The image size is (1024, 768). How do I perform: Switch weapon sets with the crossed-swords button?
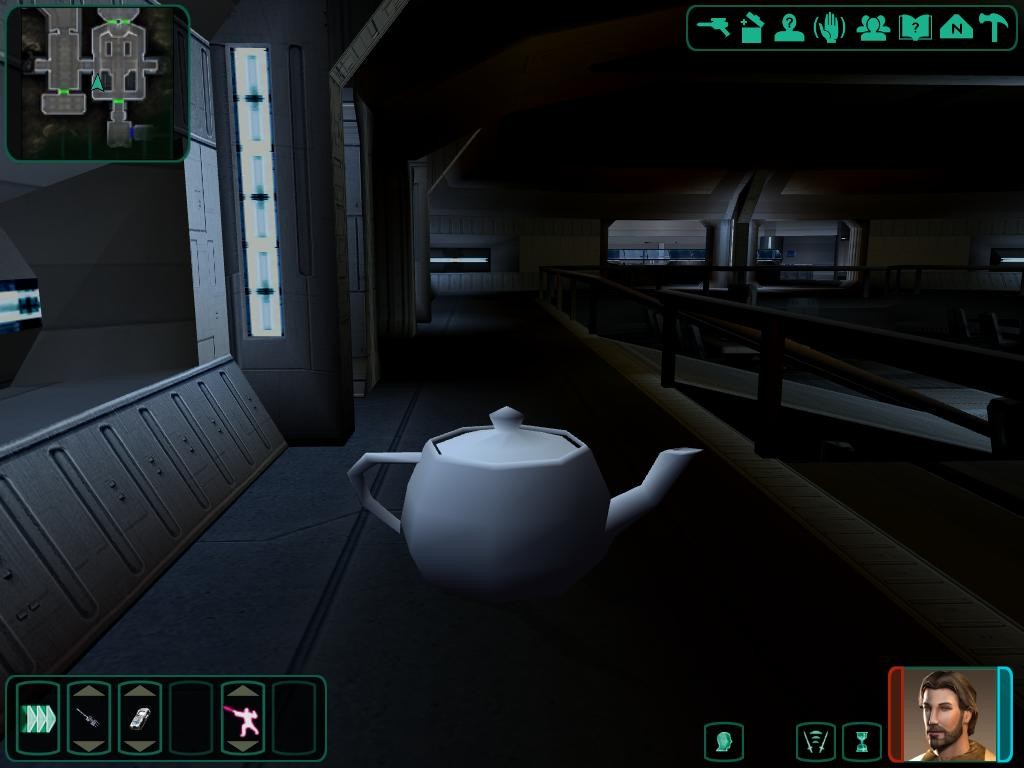click(816, 742)
